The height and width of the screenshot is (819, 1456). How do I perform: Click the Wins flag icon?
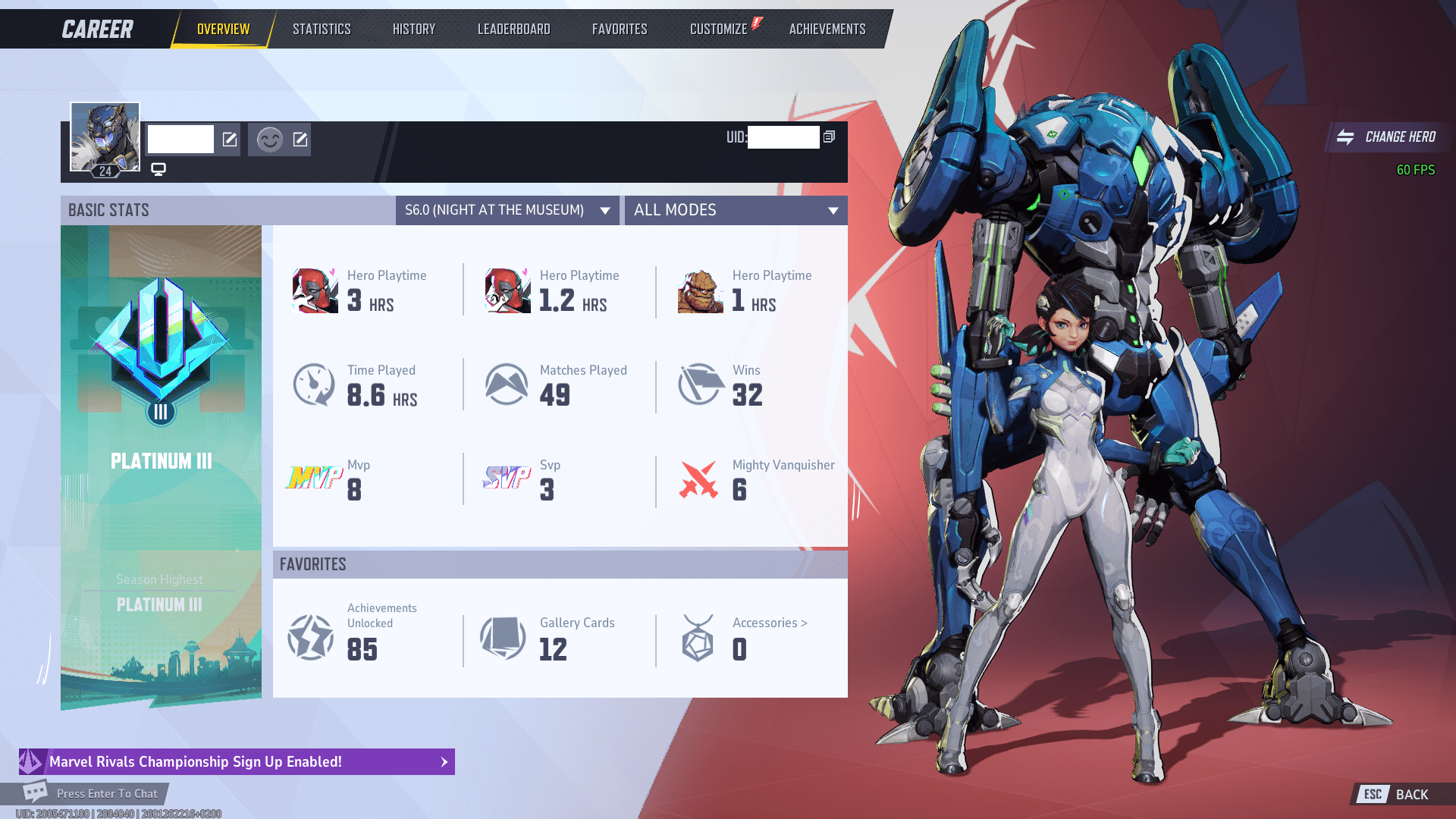click(698, 384)
